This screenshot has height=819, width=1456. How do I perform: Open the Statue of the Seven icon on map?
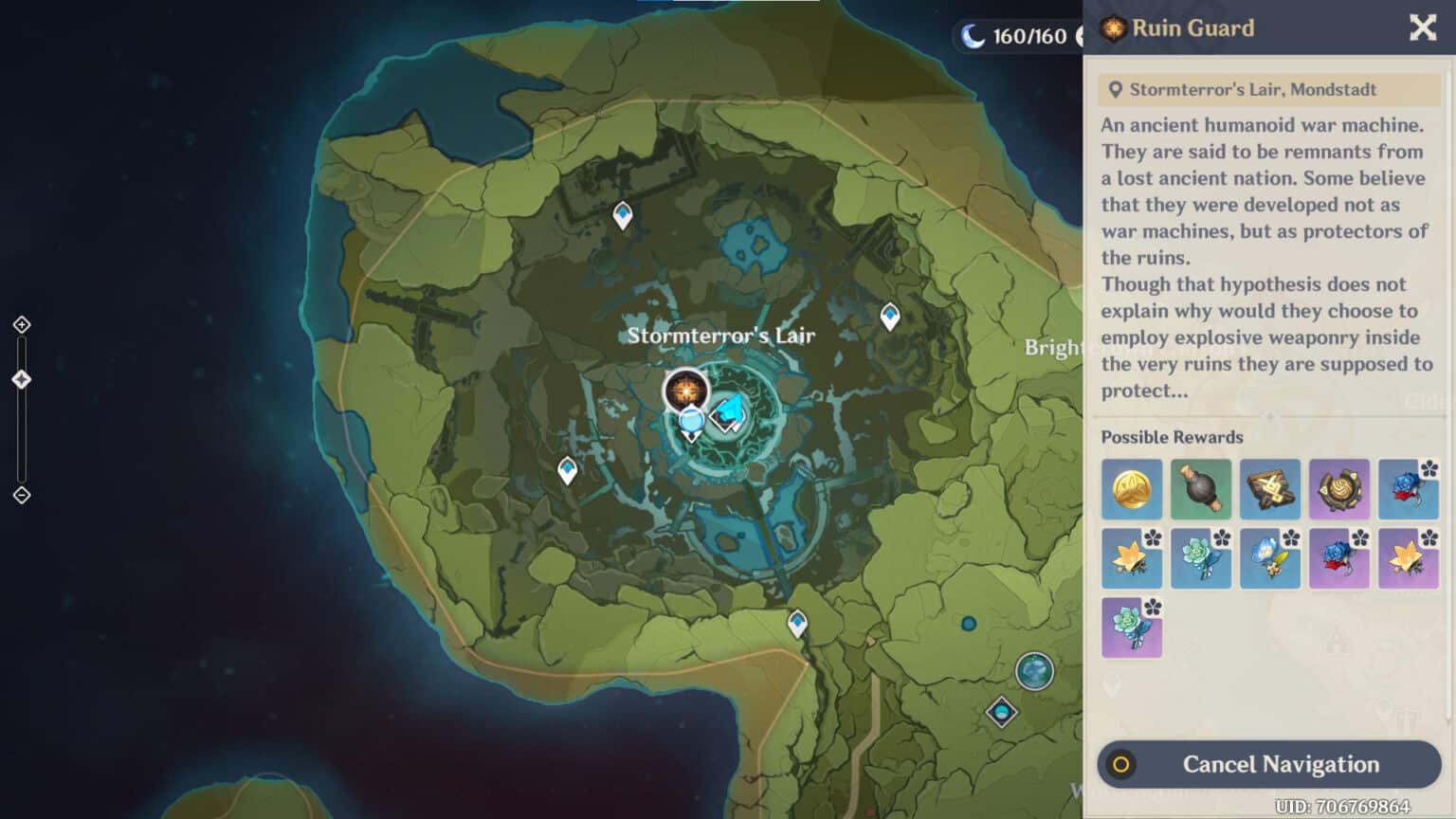pos(1033,671)
